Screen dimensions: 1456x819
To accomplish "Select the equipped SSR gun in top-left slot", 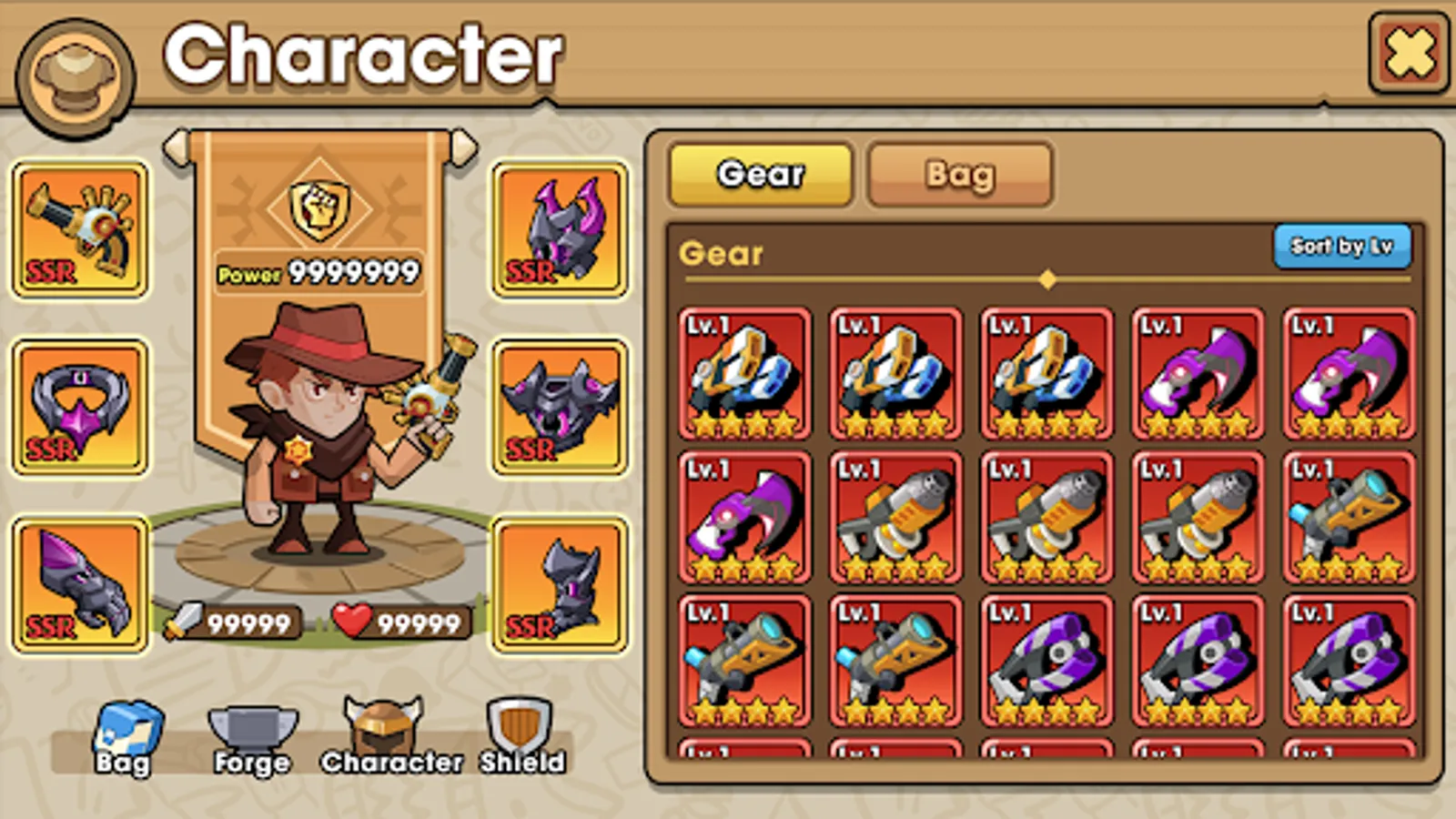I will pyautogui.click(x=80, y=227).
